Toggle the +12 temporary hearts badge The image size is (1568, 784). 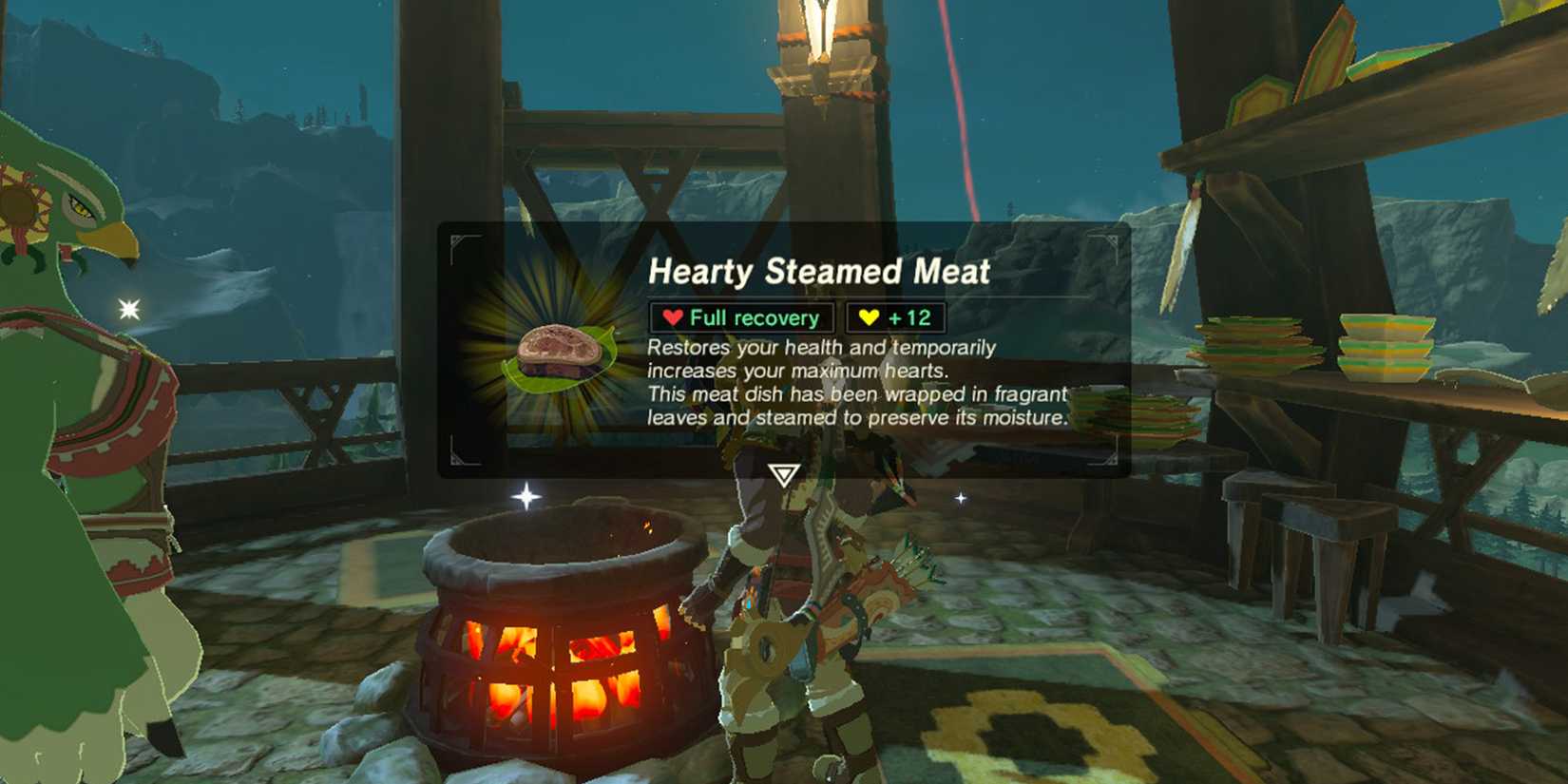(891, 317)
